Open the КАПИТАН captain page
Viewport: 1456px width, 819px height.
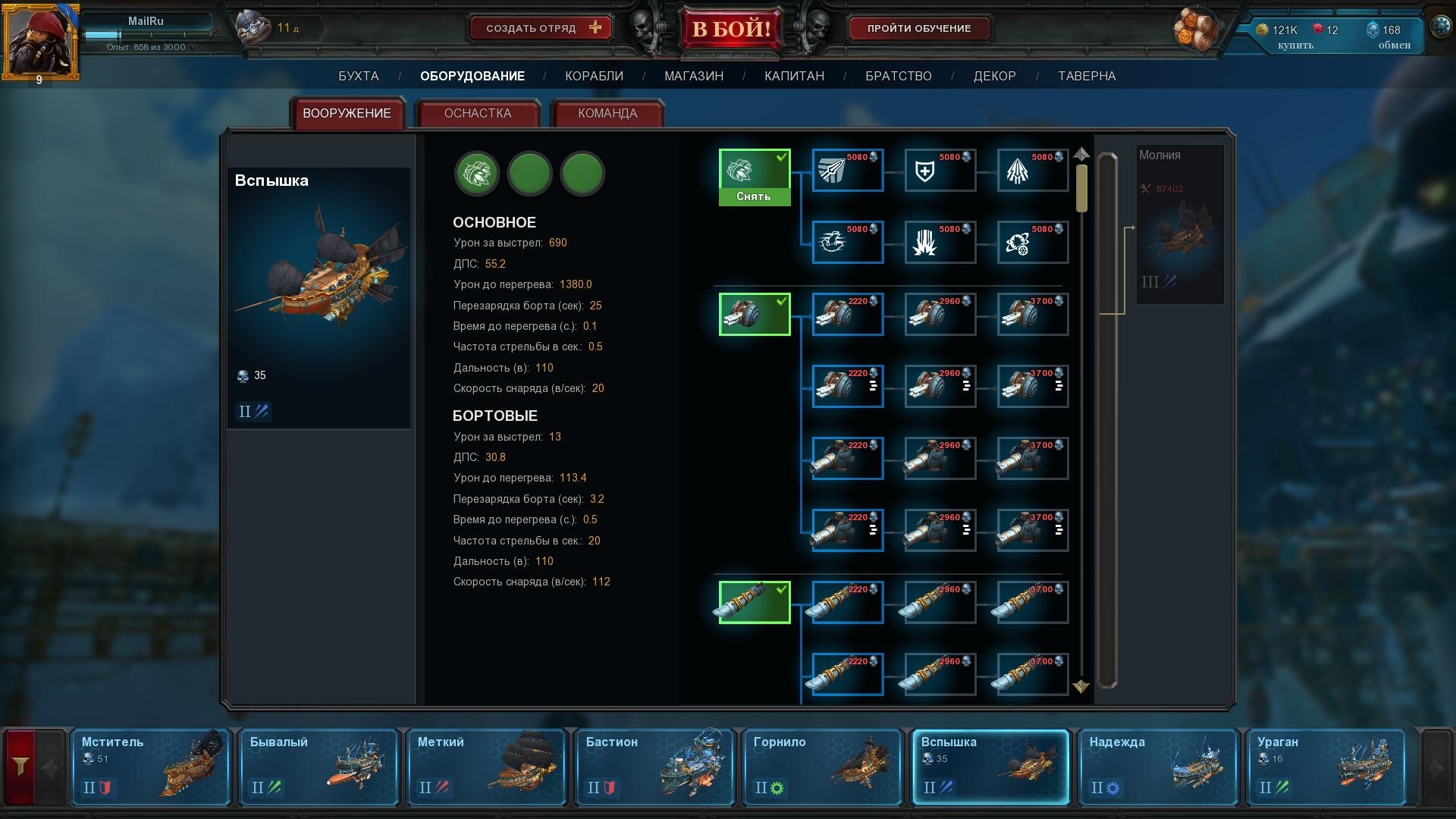click(794, 76)
